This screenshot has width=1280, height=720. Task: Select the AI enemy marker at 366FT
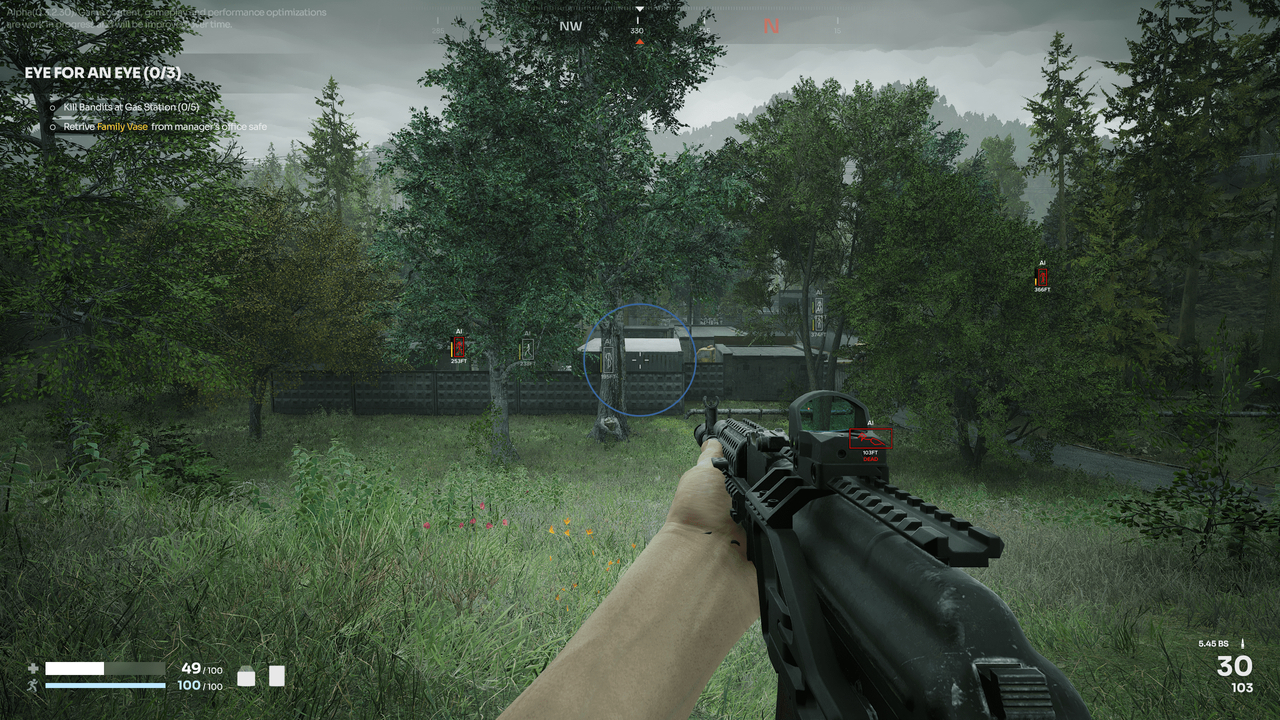pyautogui.click(x=1043, y=276)
